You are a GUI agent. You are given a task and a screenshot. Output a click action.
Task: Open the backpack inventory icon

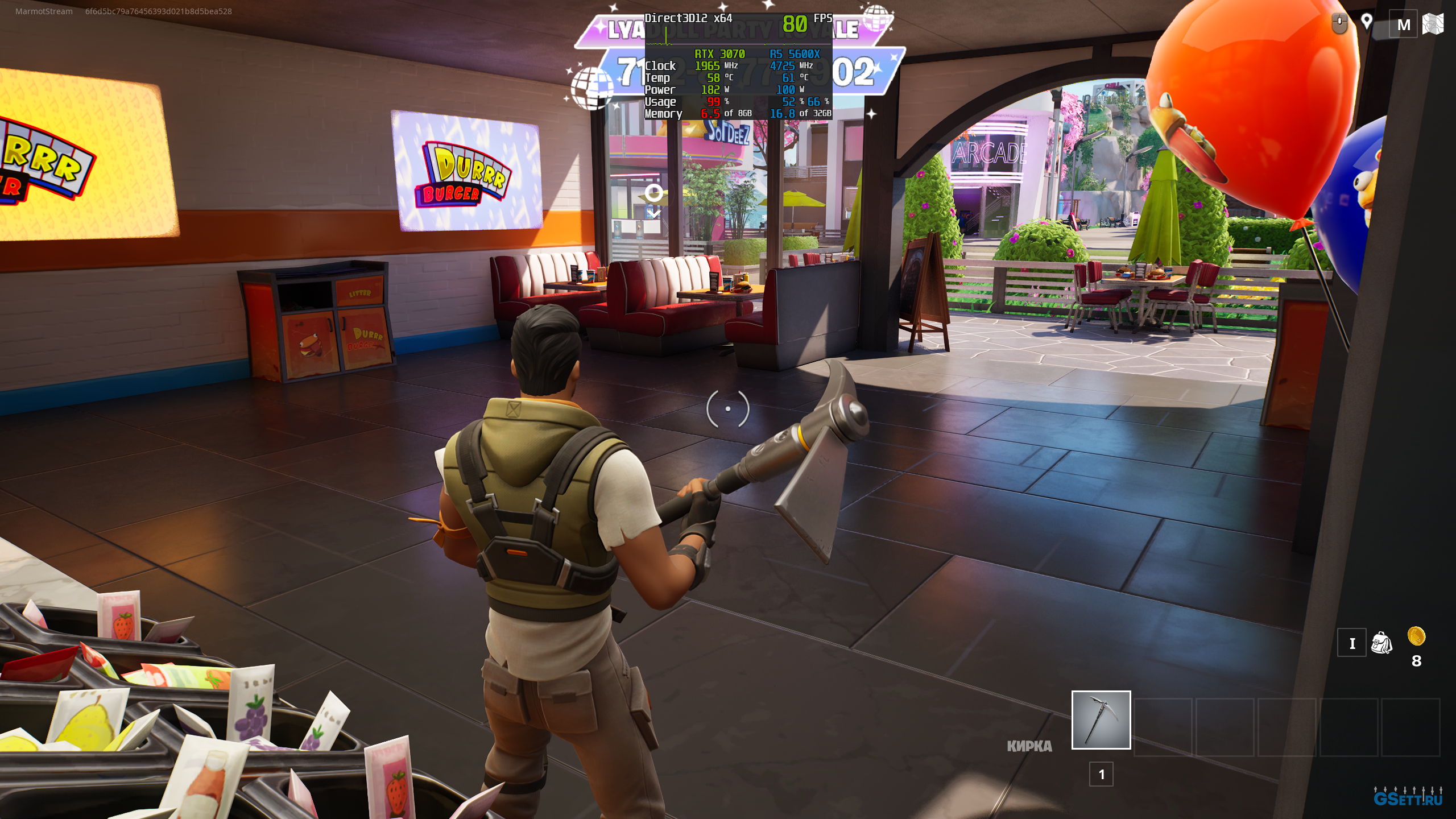pyautogui.click(x=1381, y=643)
